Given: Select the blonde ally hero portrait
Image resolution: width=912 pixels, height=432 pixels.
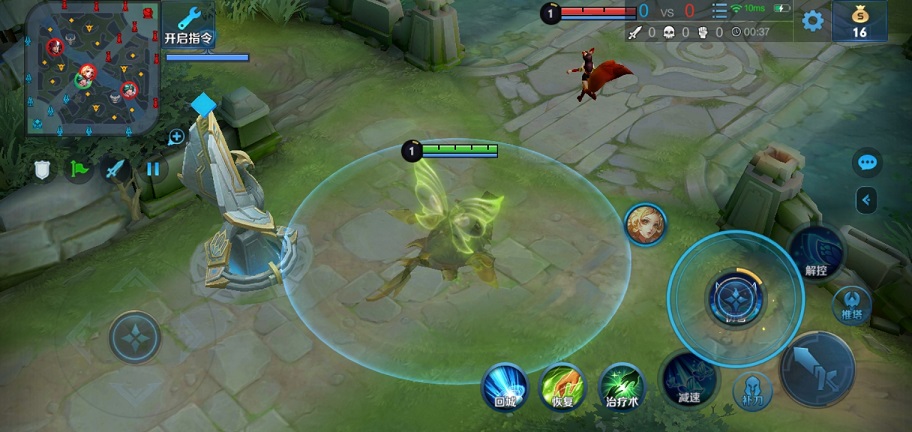Looking at the screenshot, I should coord(645,224).
